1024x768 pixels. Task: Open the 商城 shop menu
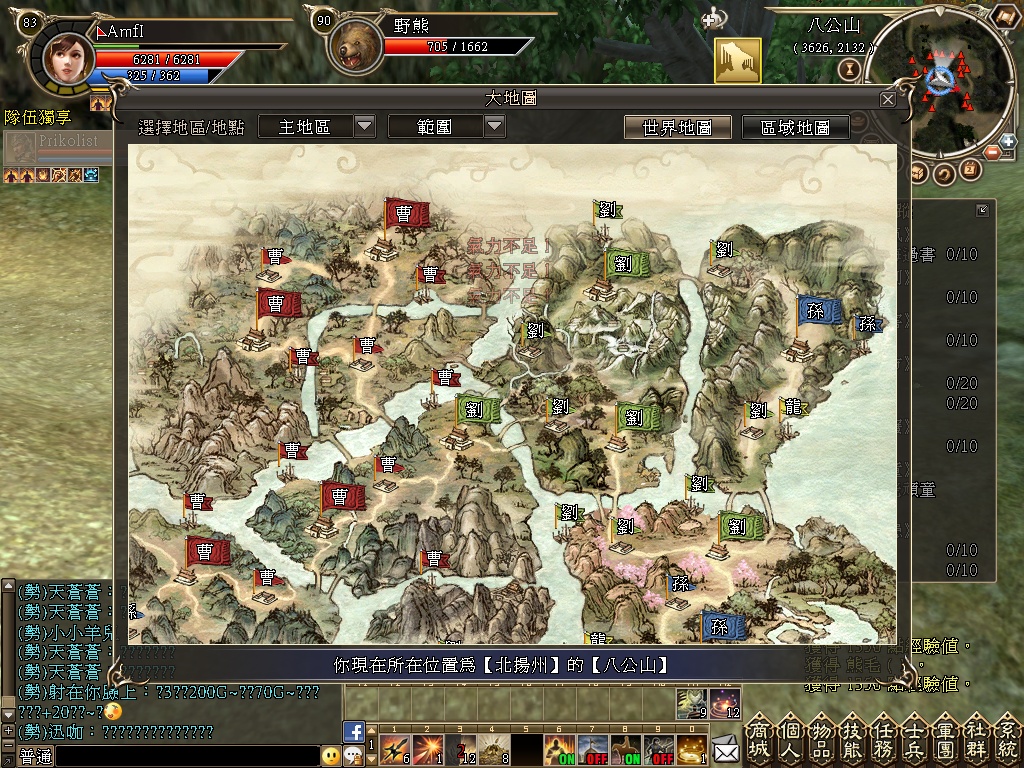[760, 739]
